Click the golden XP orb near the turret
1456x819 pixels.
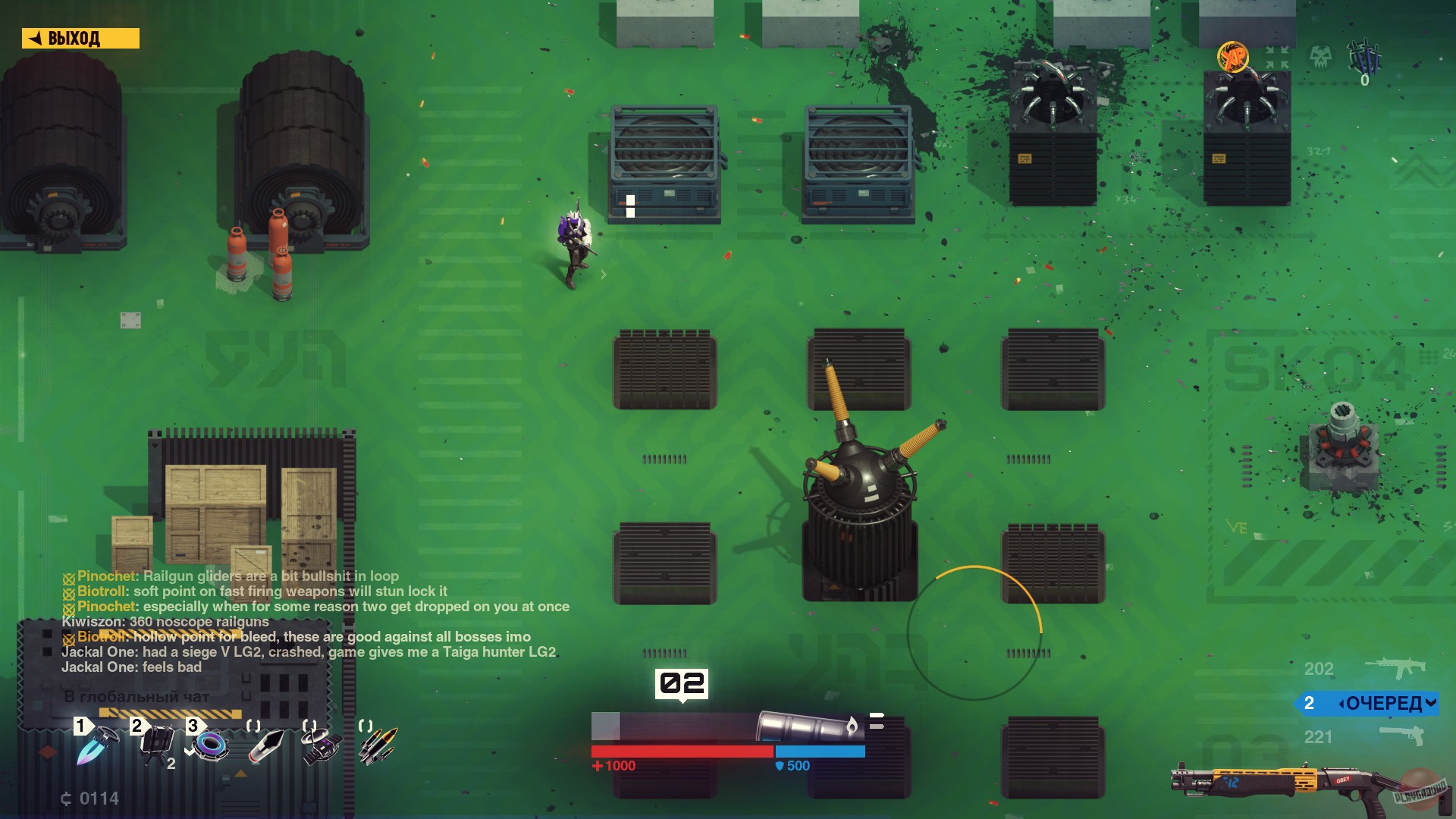pos(1232,55)
